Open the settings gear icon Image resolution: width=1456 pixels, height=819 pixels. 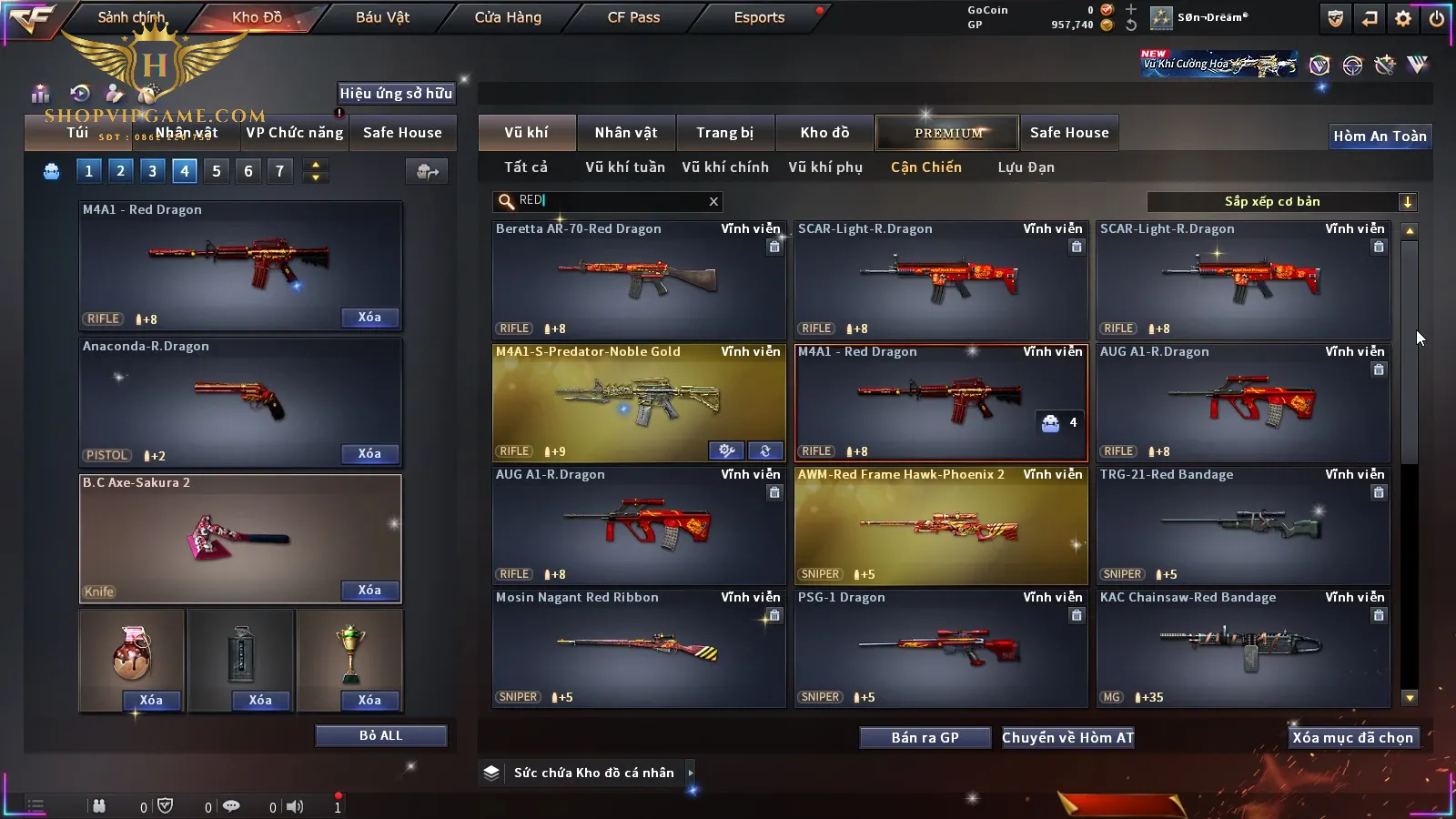pyautogui.click(x=1403, y=18)
